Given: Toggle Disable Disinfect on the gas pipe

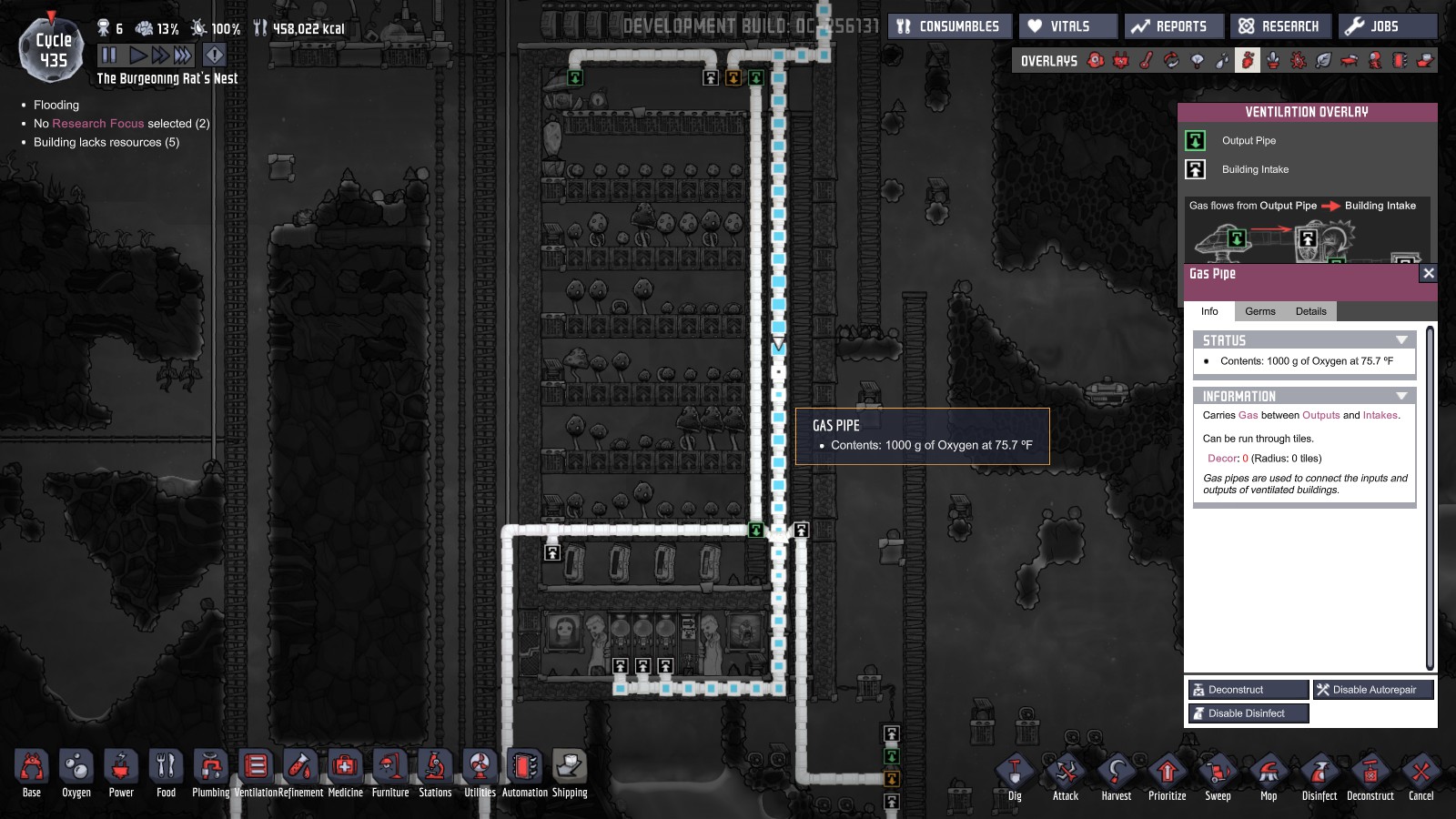Looking at the screenshot, I should click(1247, 713).
